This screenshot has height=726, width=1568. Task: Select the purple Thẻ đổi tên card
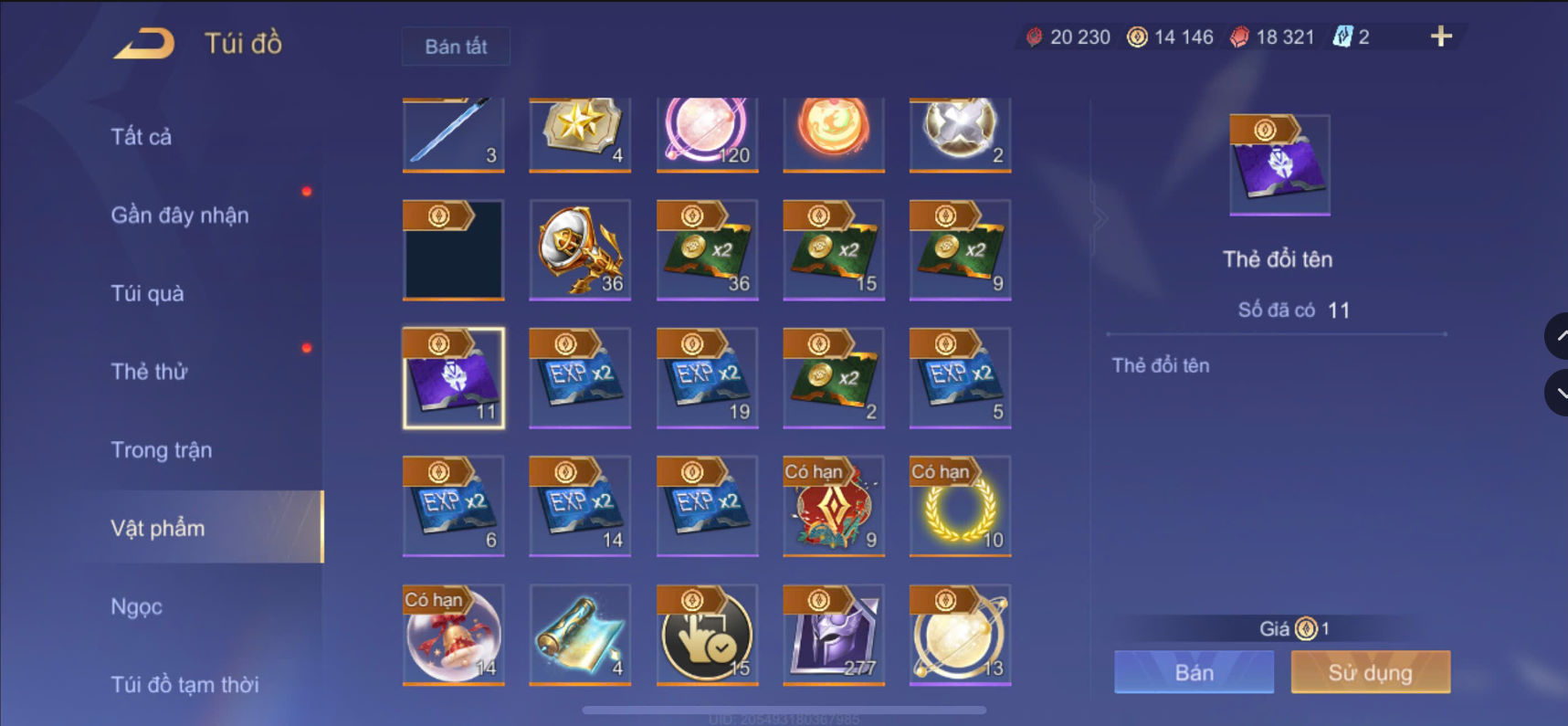(x=454, y=377)
